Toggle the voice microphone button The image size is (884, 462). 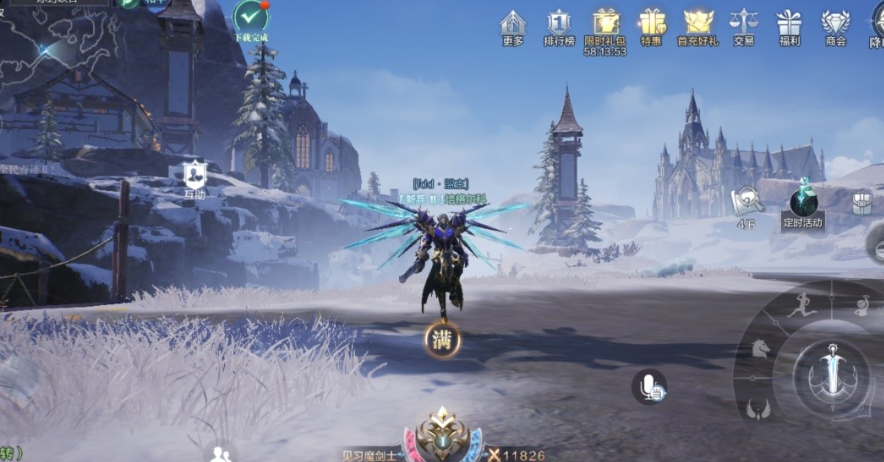[x=649, y=387]
